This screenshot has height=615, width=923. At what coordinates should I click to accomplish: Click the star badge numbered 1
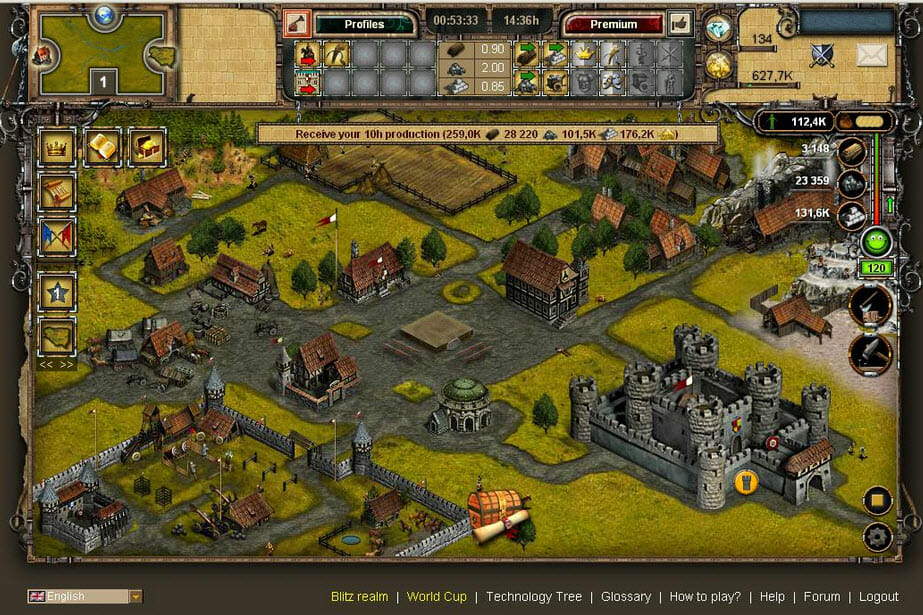[x=56, y=292]
